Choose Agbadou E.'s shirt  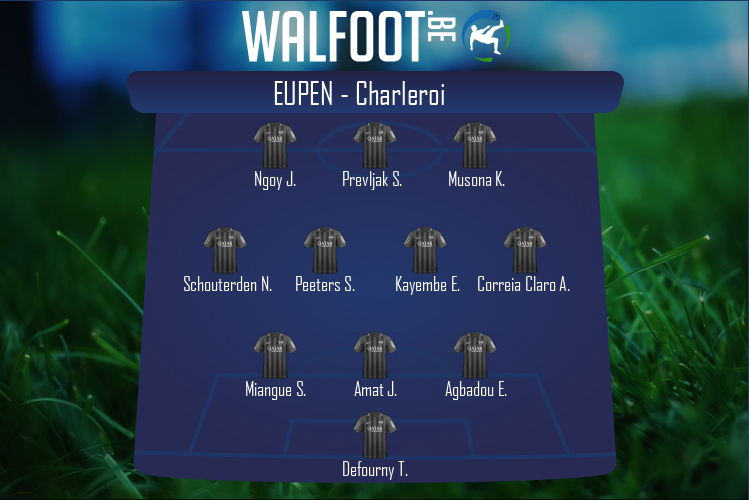(475, 356)
